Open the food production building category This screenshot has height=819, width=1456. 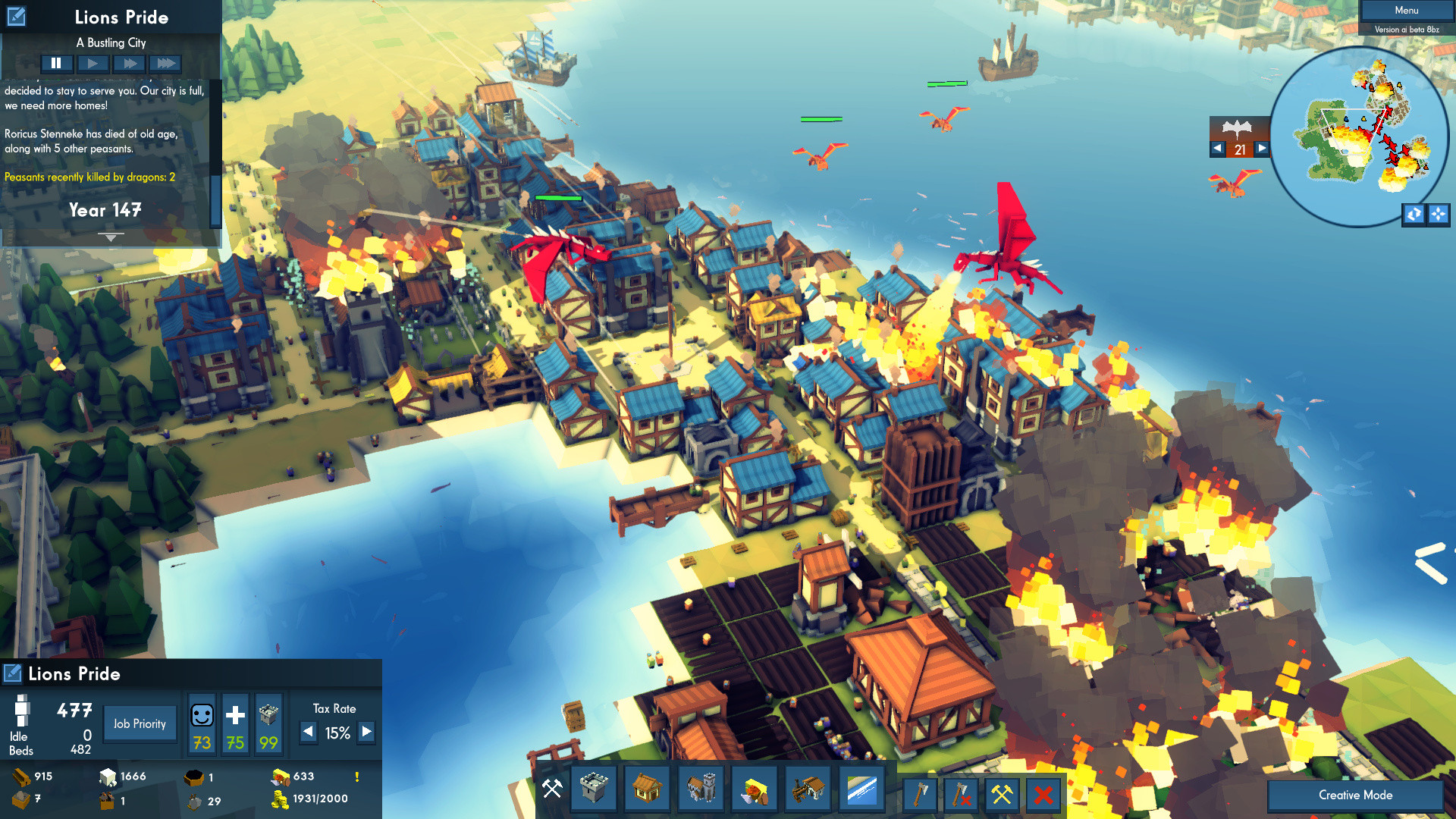coord(755,789)
